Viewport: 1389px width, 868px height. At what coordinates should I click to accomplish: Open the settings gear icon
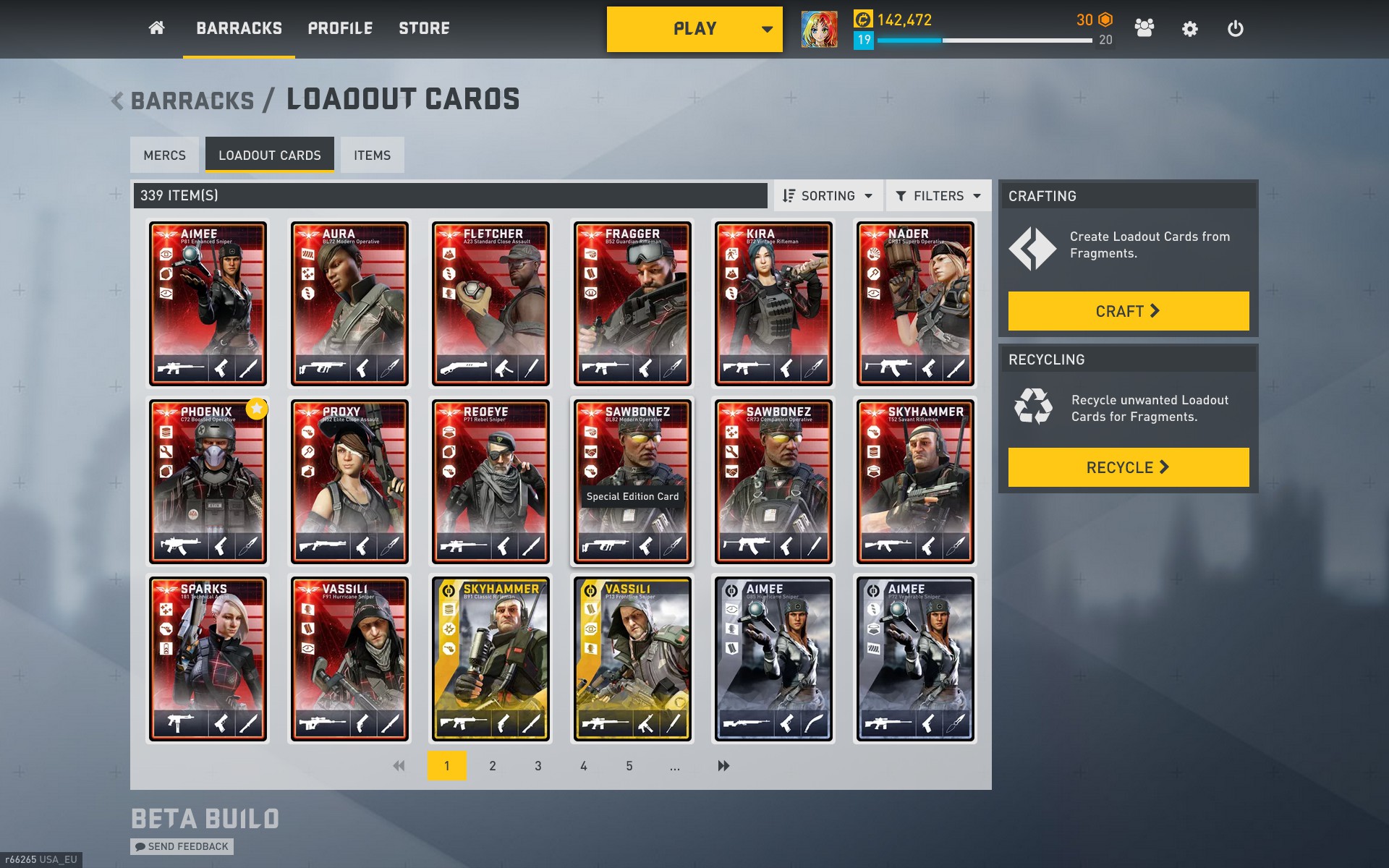1189,29
